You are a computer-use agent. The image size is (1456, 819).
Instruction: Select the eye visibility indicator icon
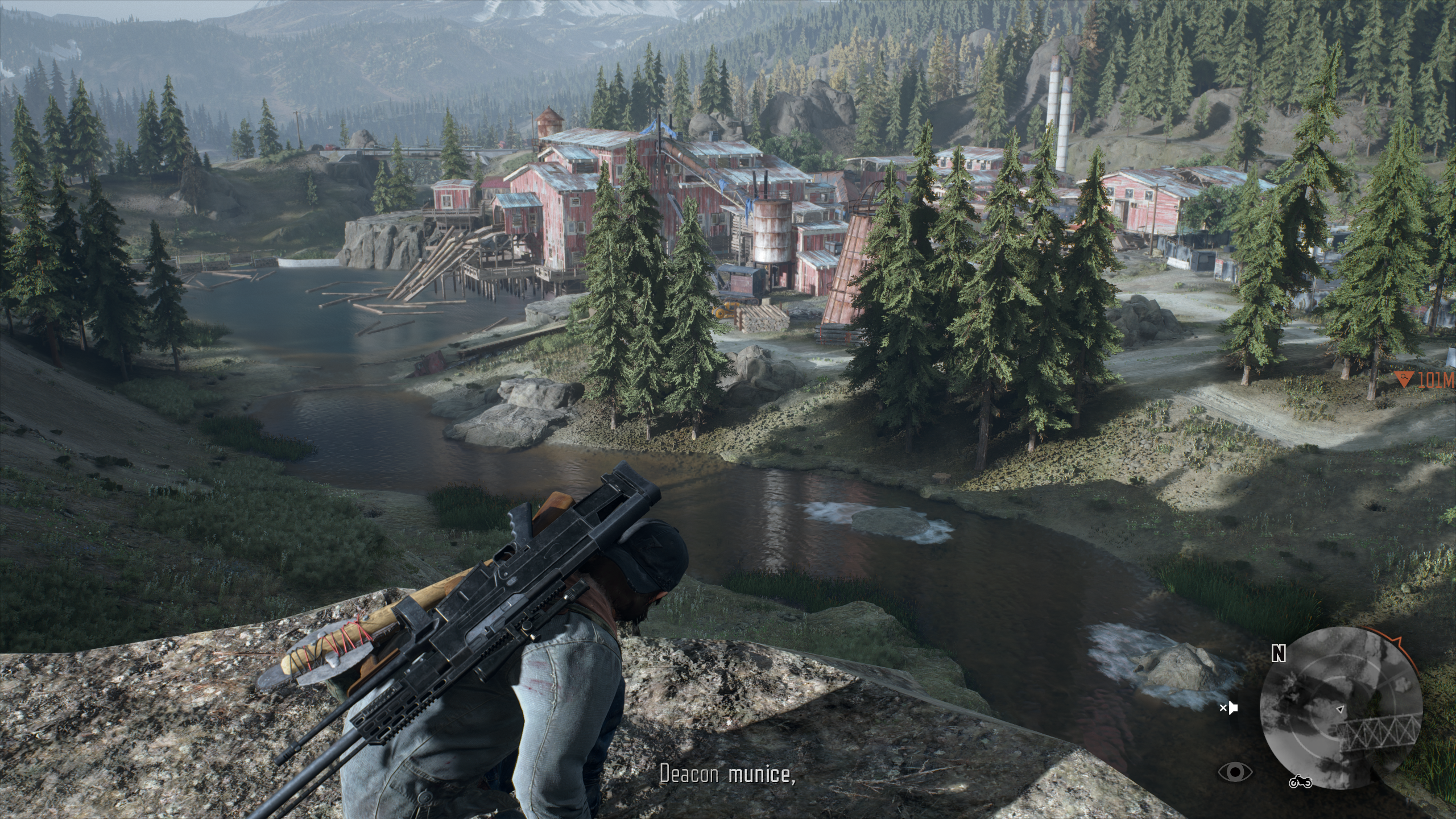click(x=1235, y=772)
